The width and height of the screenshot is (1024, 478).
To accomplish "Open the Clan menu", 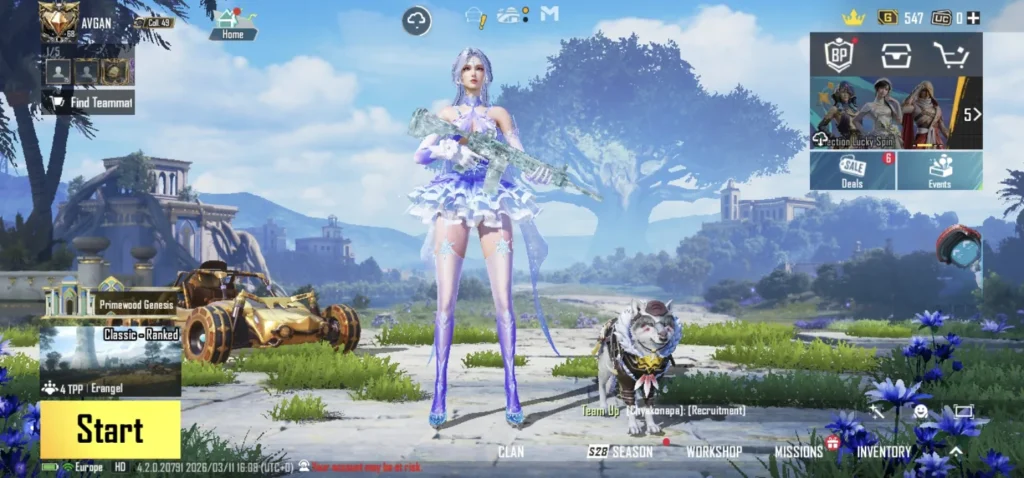I will pyautogui.click(x=511, y=452).
